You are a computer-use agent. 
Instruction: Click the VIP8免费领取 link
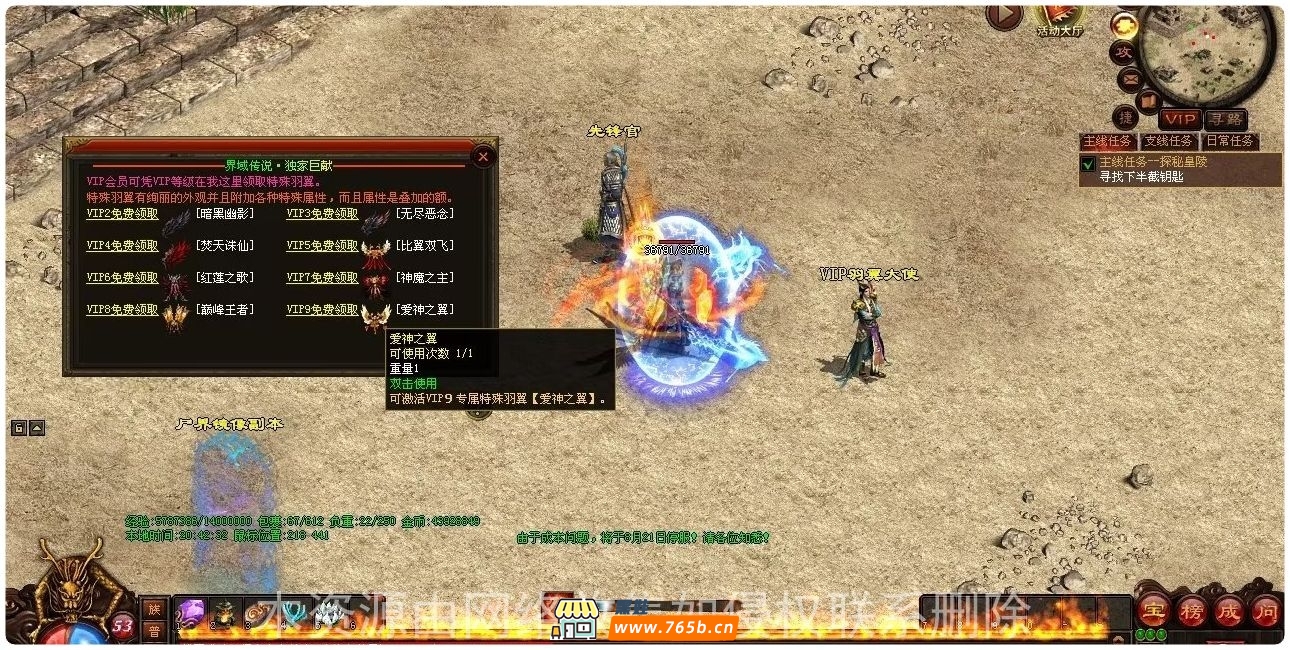122,309
